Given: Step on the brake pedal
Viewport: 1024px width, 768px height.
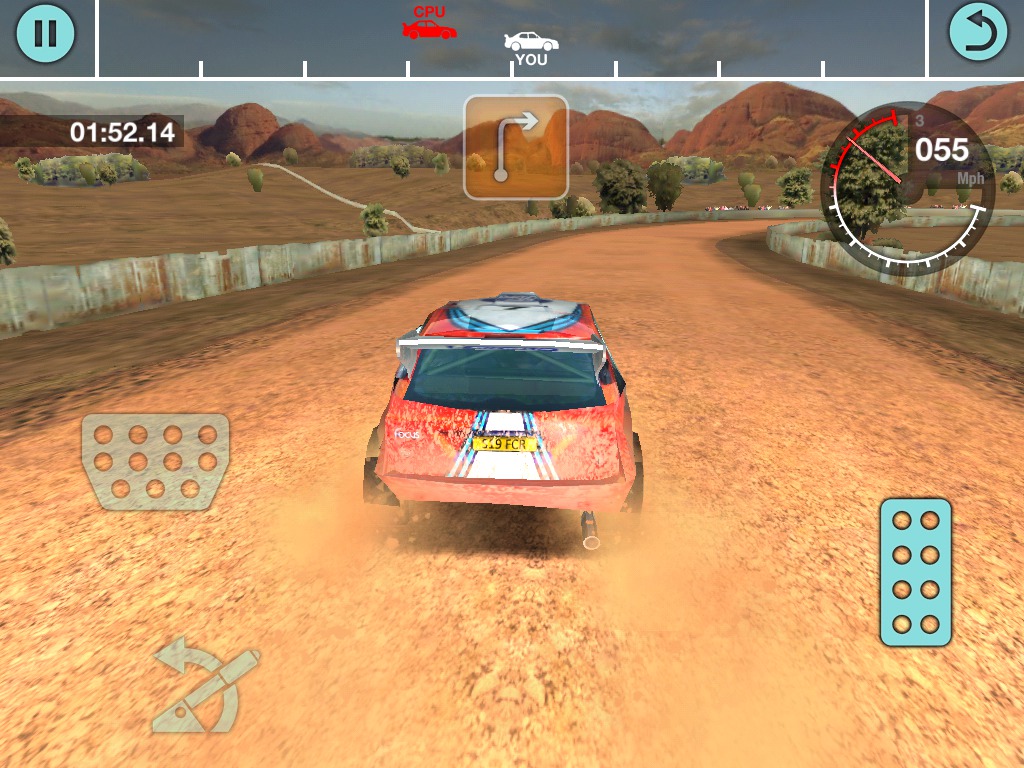Looking at the screenshot, I should click(x=155, y=461).
